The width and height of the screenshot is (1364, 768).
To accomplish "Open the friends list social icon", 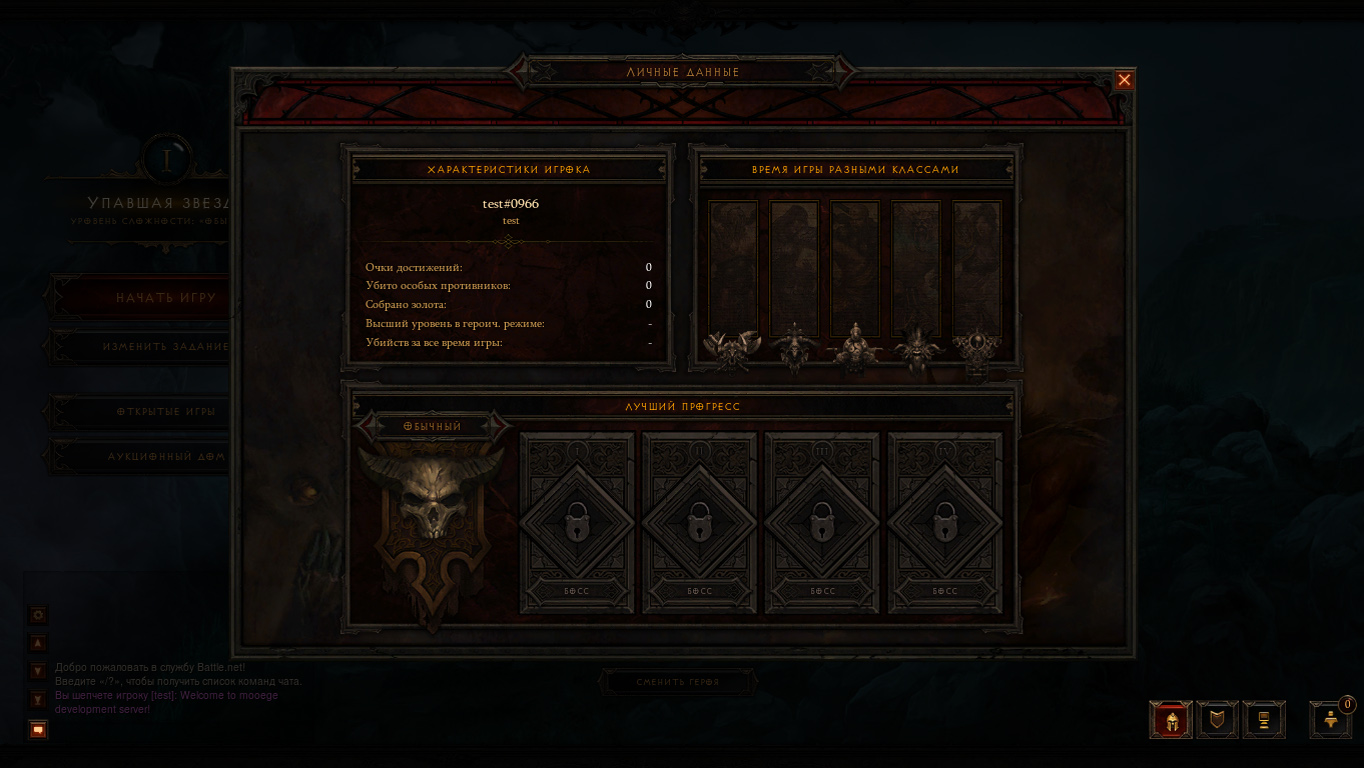I will tap(1331, 719).
